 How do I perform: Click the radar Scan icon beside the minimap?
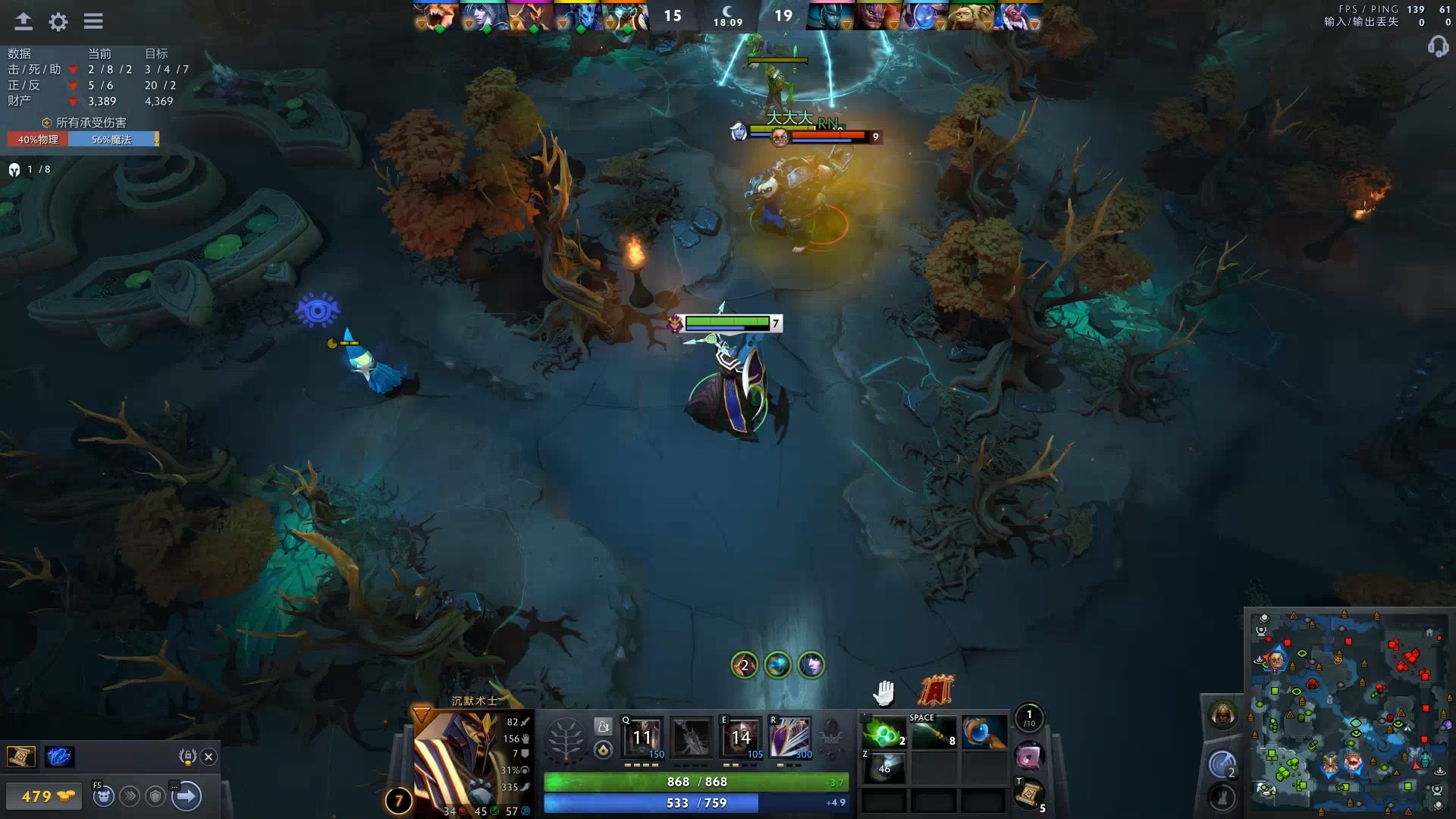click(x=1222, y=763)
